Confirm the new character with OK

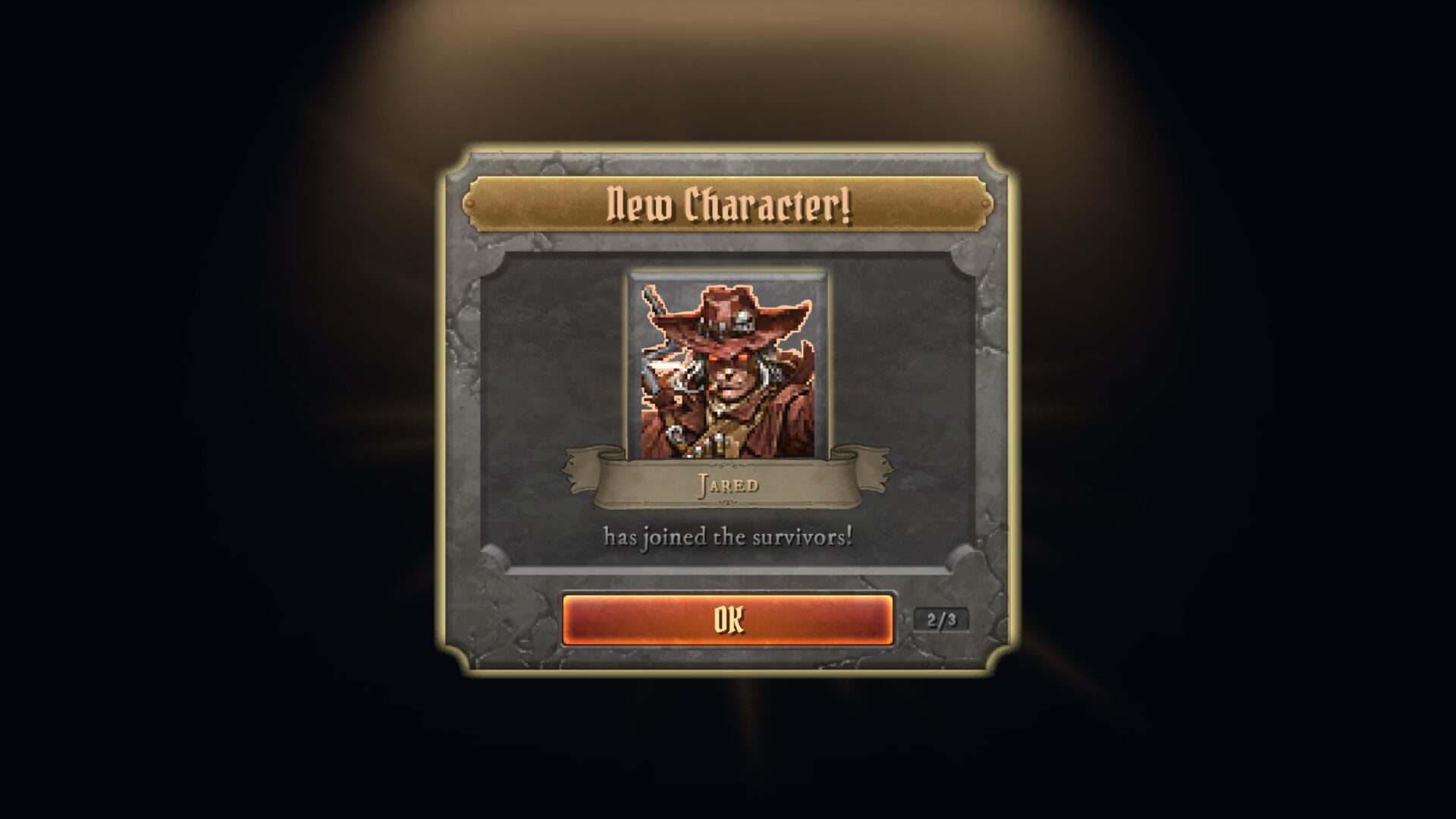point(727,620)
